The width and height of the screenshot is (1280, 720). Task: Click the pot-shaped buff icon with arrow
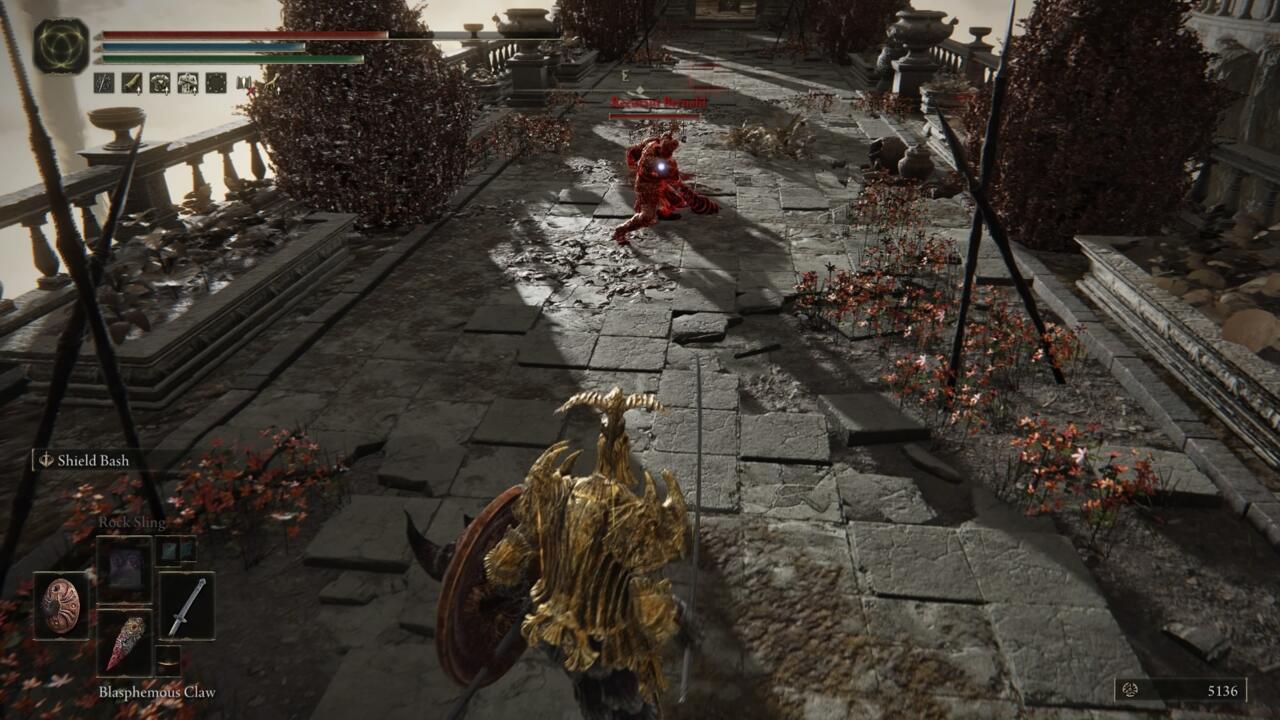tap(159, 82)
